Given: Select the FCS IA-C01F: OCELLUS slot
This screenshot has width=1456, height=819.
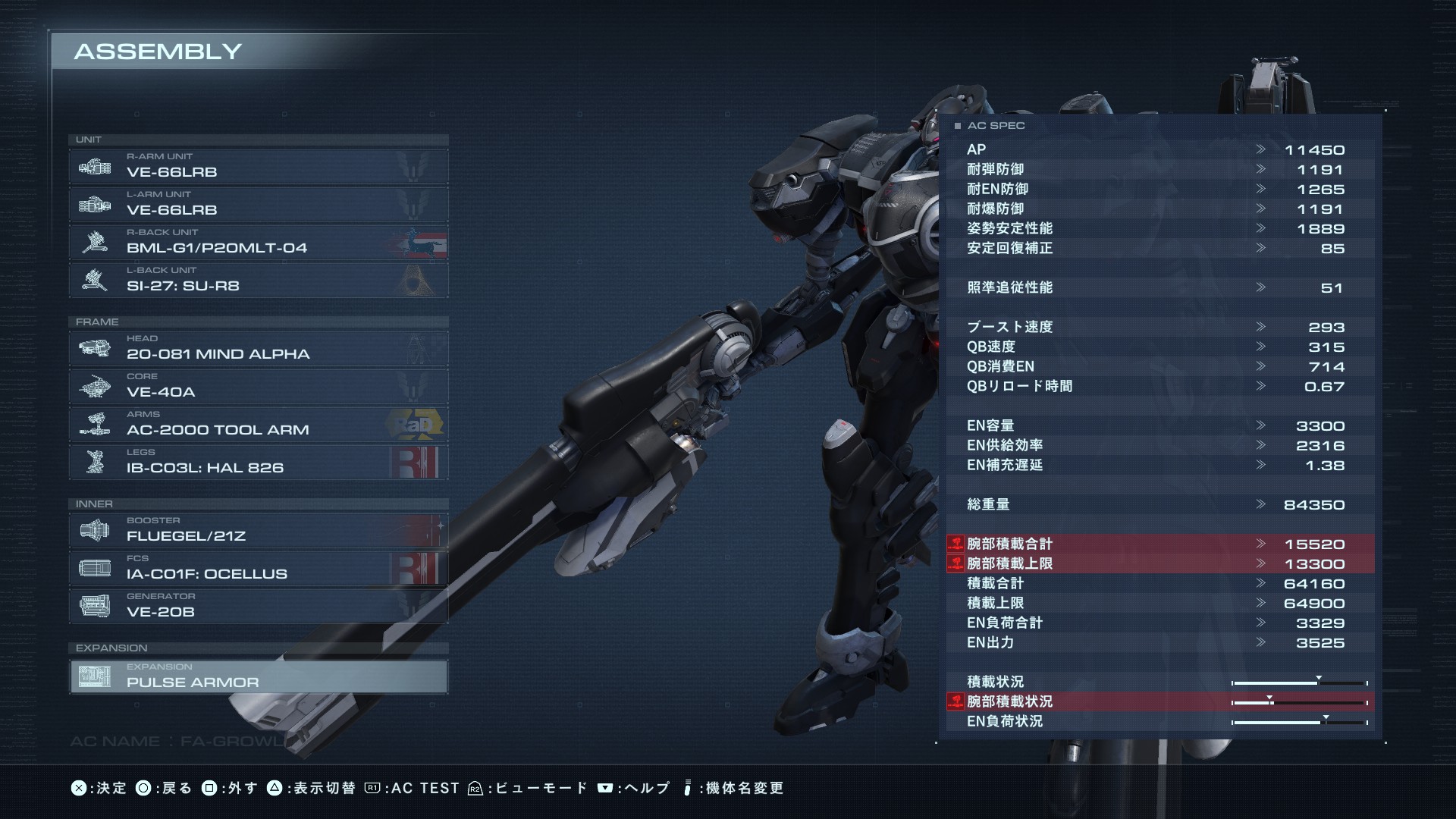Looking at the screenshot, I should pyautogui.click(x=258, y=568).
